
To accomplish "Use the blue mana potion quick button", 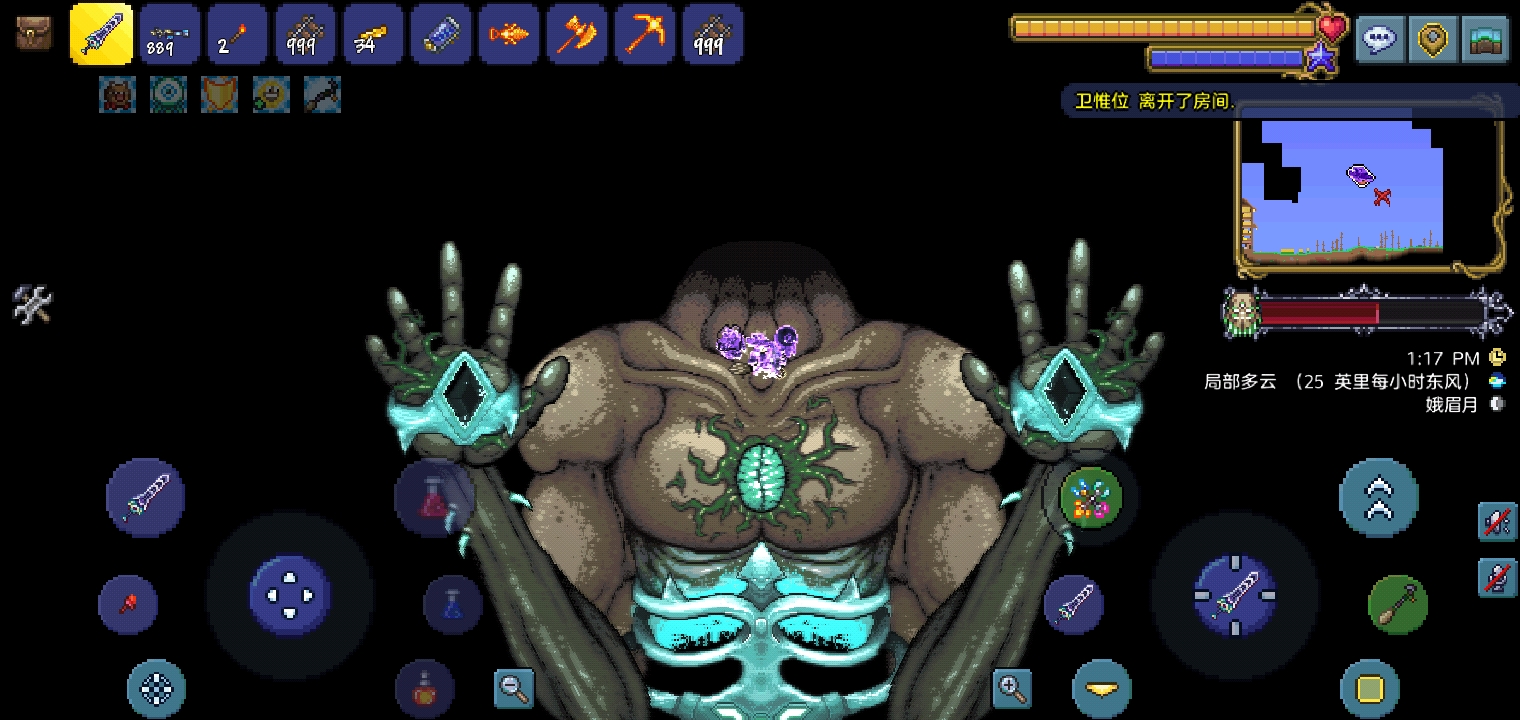I will tap(452, 604).
